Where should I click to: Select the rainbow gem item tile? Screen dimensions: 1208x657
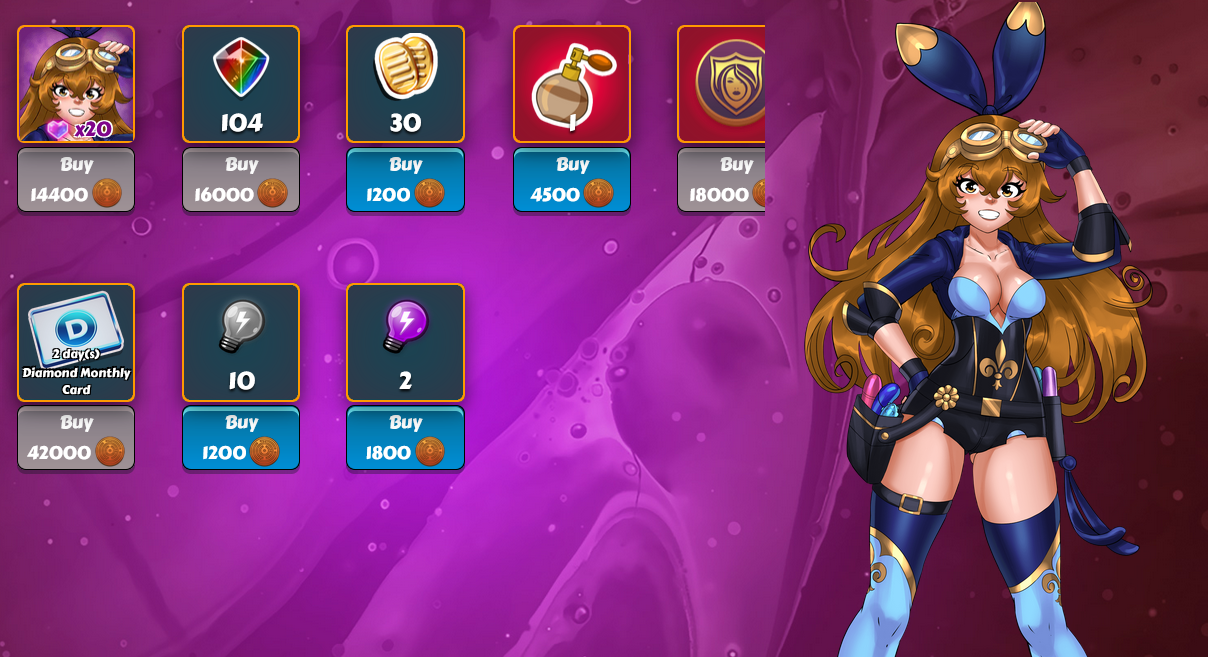pyautogui.click(x=241, y=84)
